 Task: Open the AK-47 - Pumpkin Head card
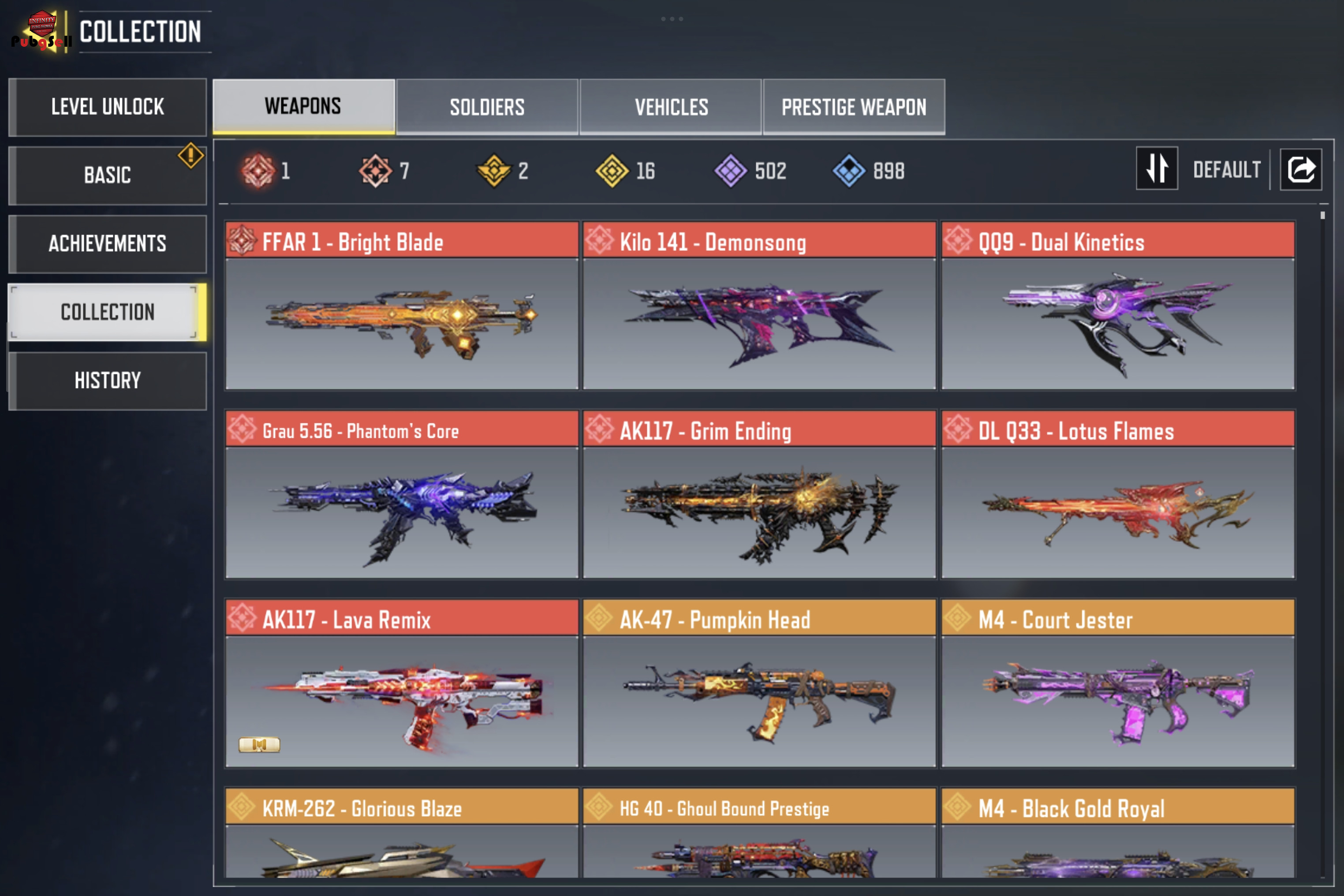click(759, 683)
